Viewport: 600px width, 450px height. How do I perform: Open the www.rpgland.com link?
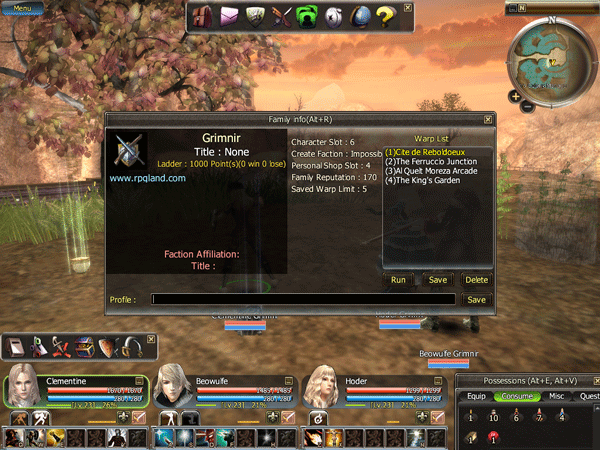point(148,178)
